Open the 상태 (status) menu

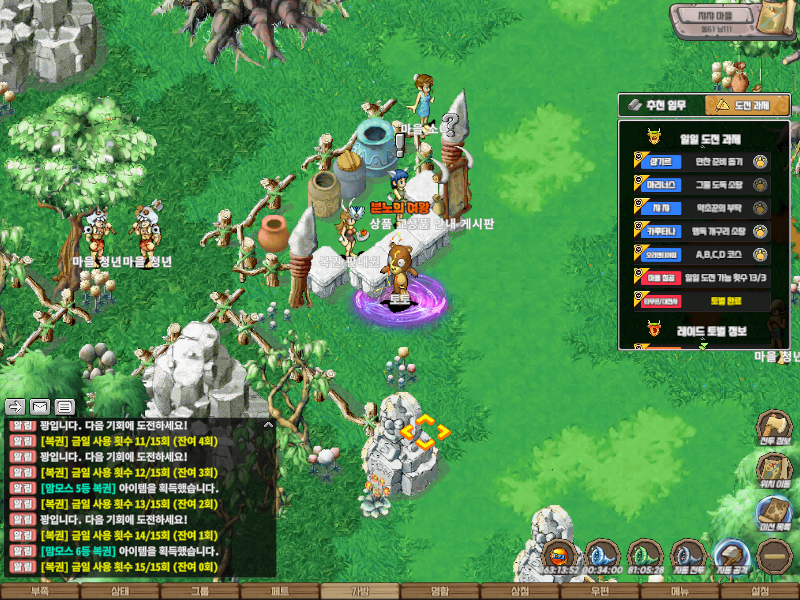(120, 591)
